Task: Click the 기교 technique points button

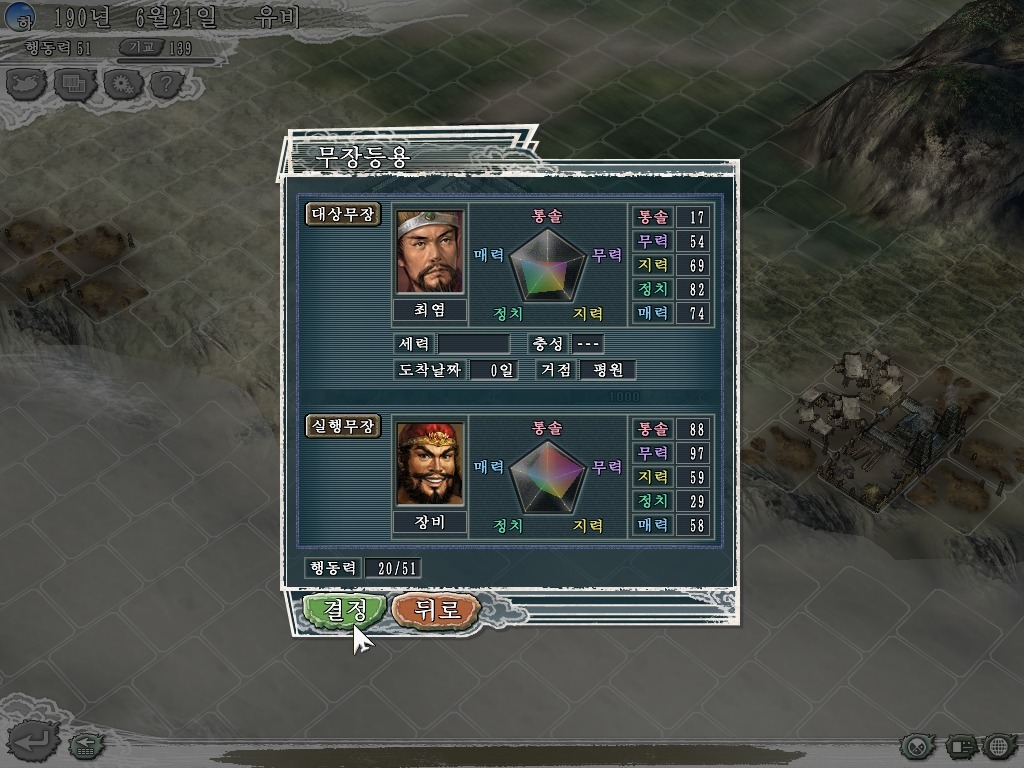Action: (x=141, y=47)
